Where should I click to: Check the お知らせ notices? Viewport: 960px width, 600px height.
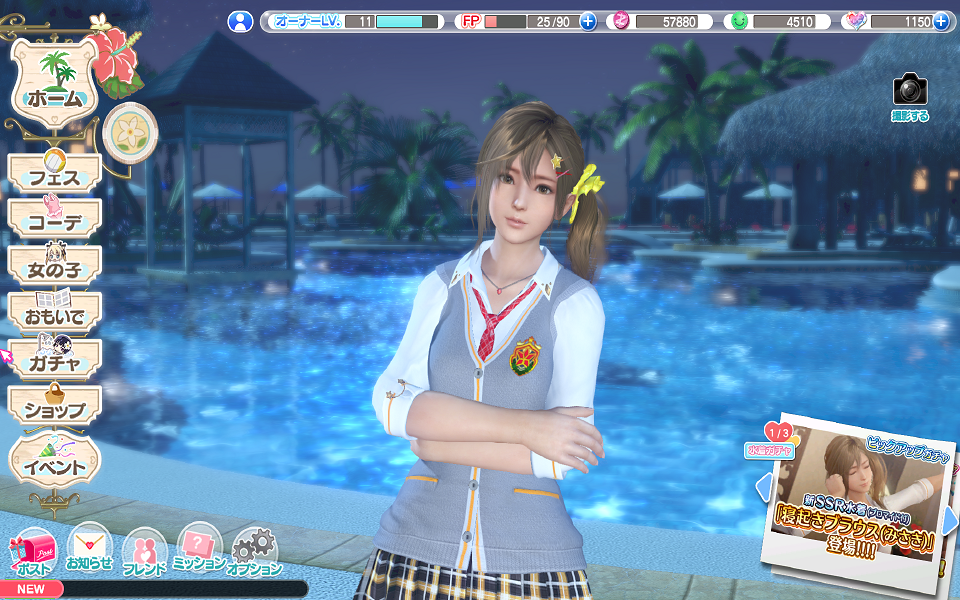point(89,549)
